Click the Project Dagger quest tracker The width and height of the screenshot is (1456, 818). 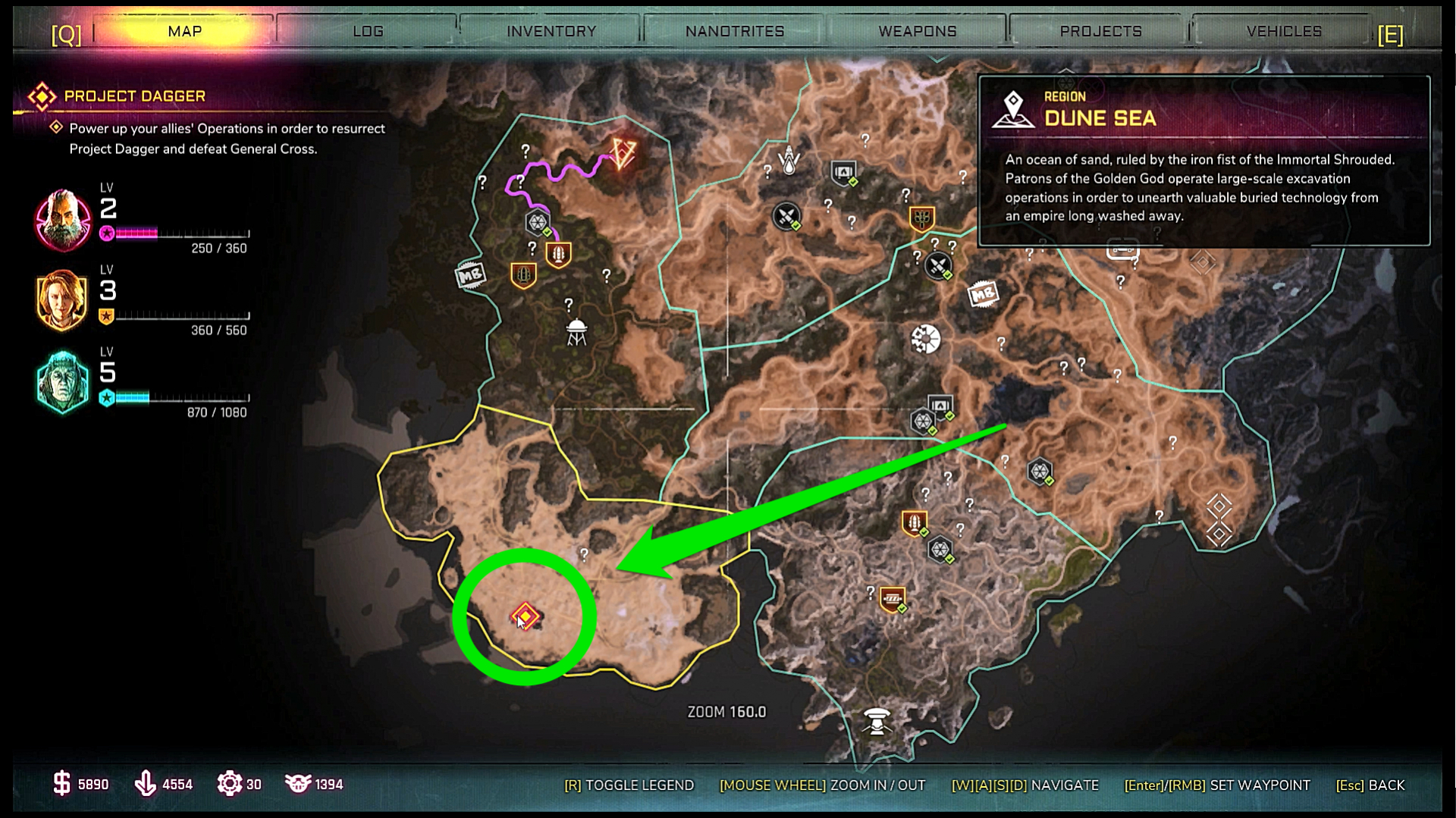135,96
